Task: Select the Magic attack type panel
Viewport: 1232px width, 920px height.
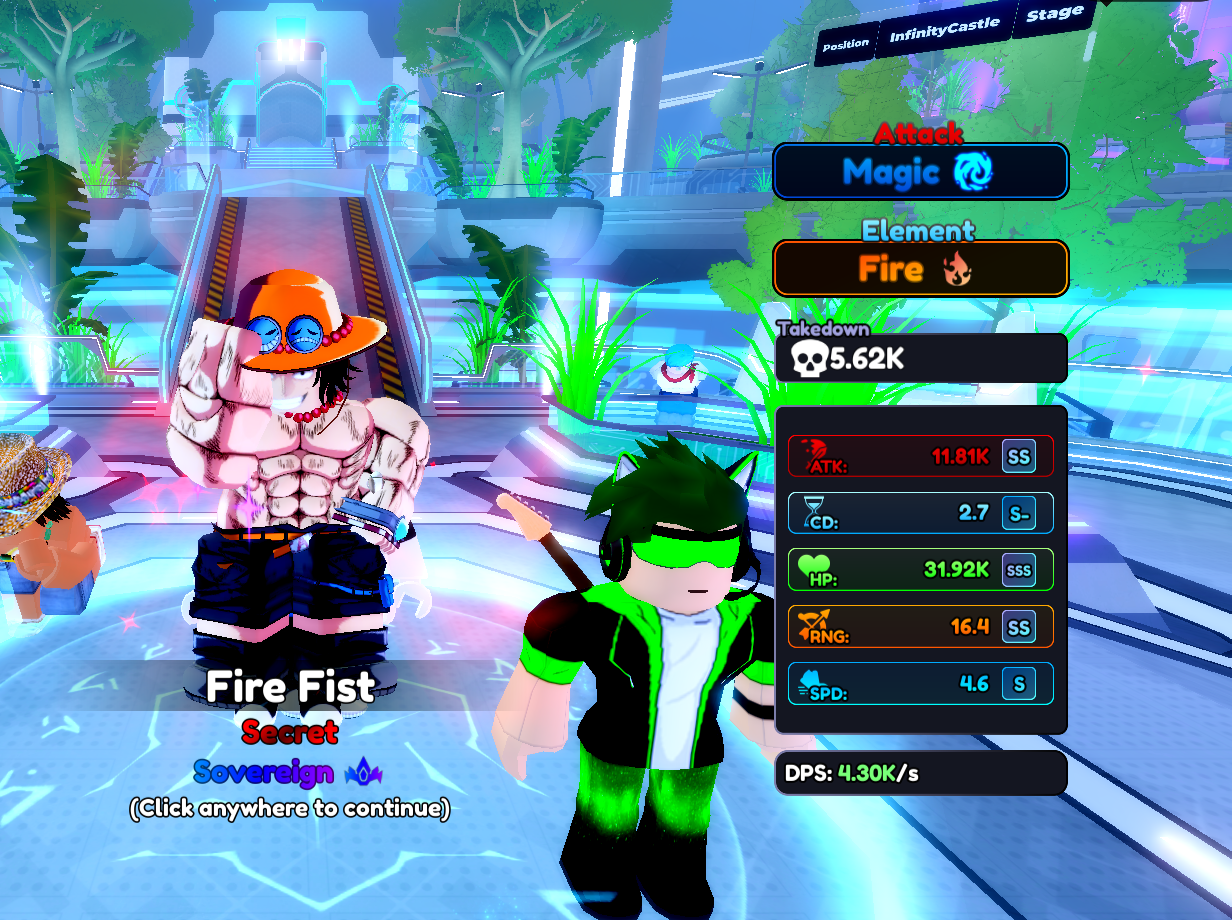Action: 920,172
